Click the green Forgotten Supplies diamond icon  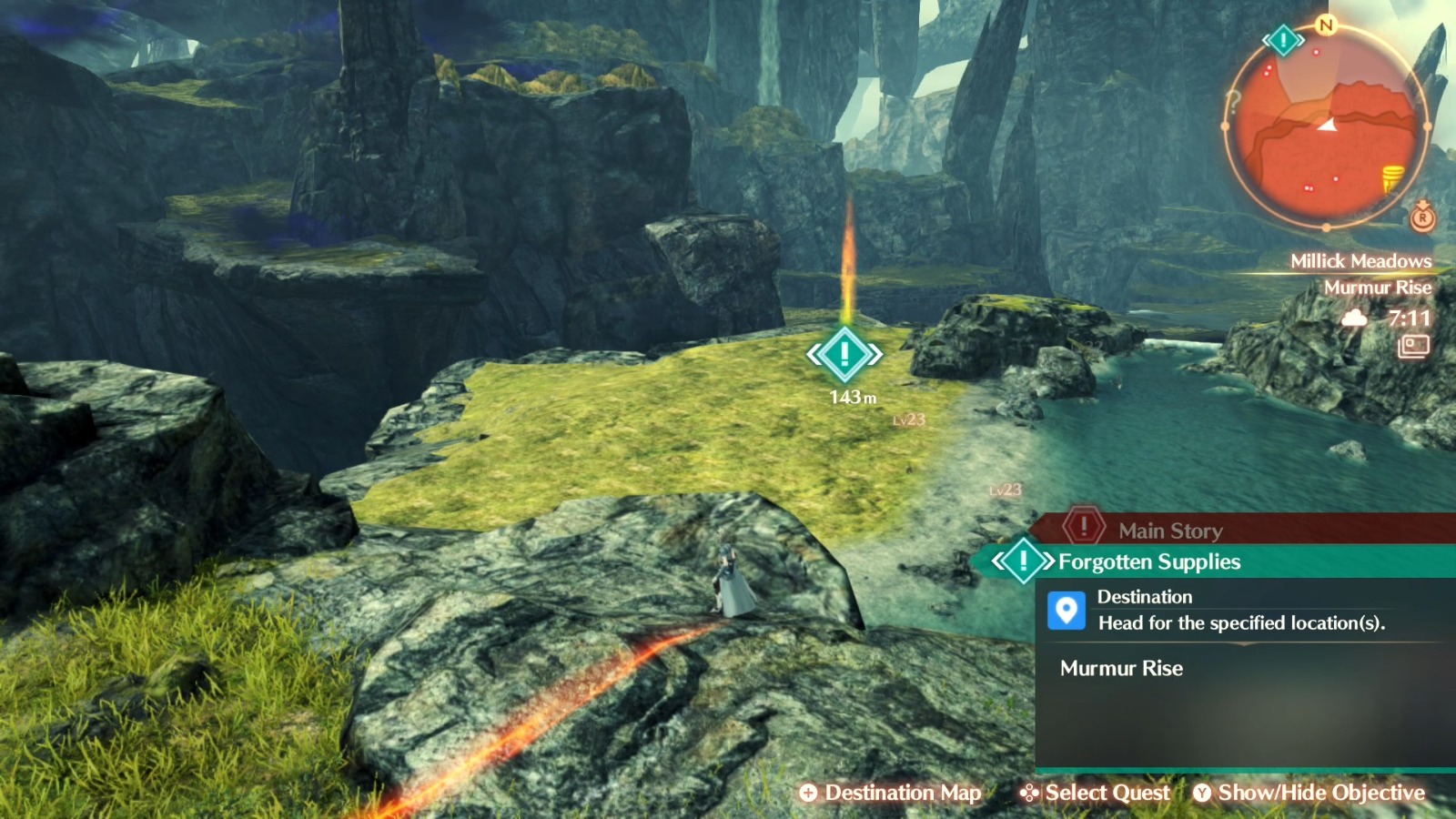point(1023,561)
